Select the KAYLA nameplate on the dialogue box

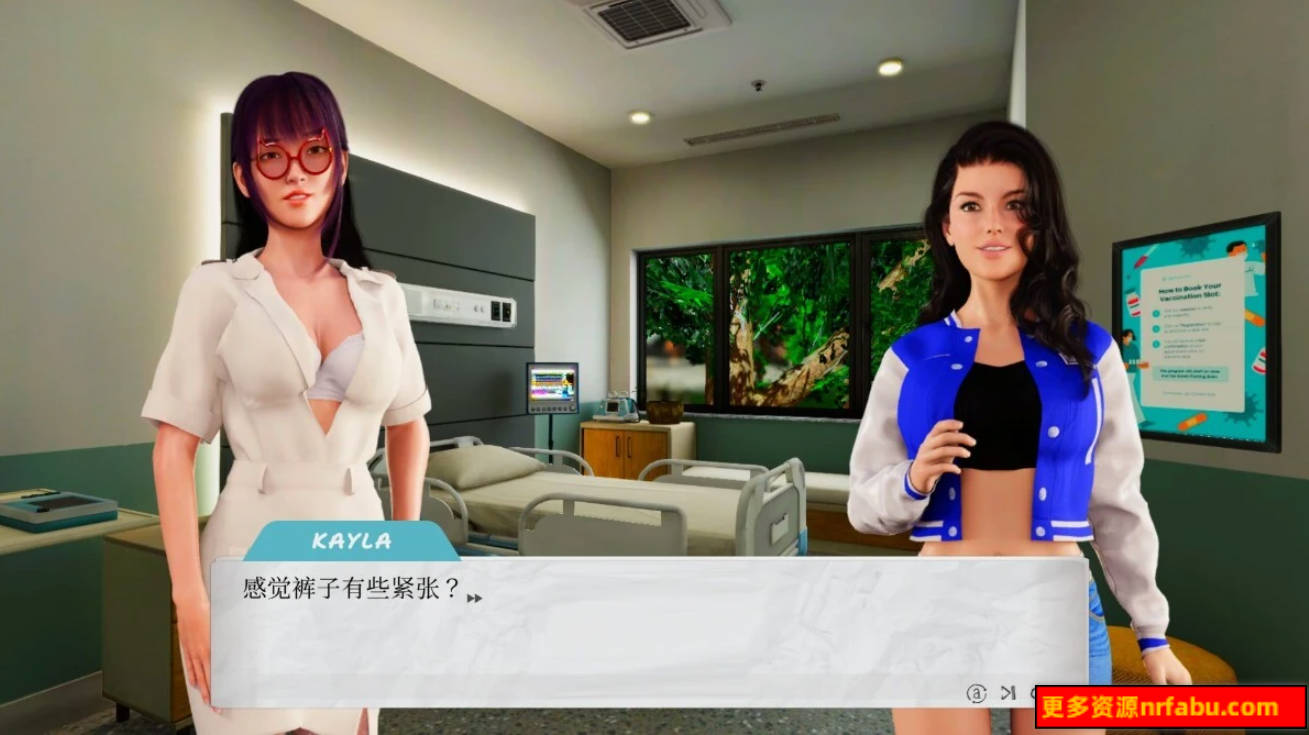350,541
